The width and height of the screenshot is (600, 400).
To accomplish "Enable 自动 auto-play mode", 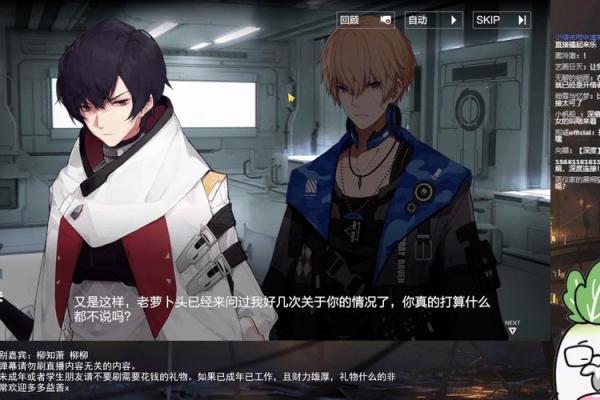I will pos(432,19).
